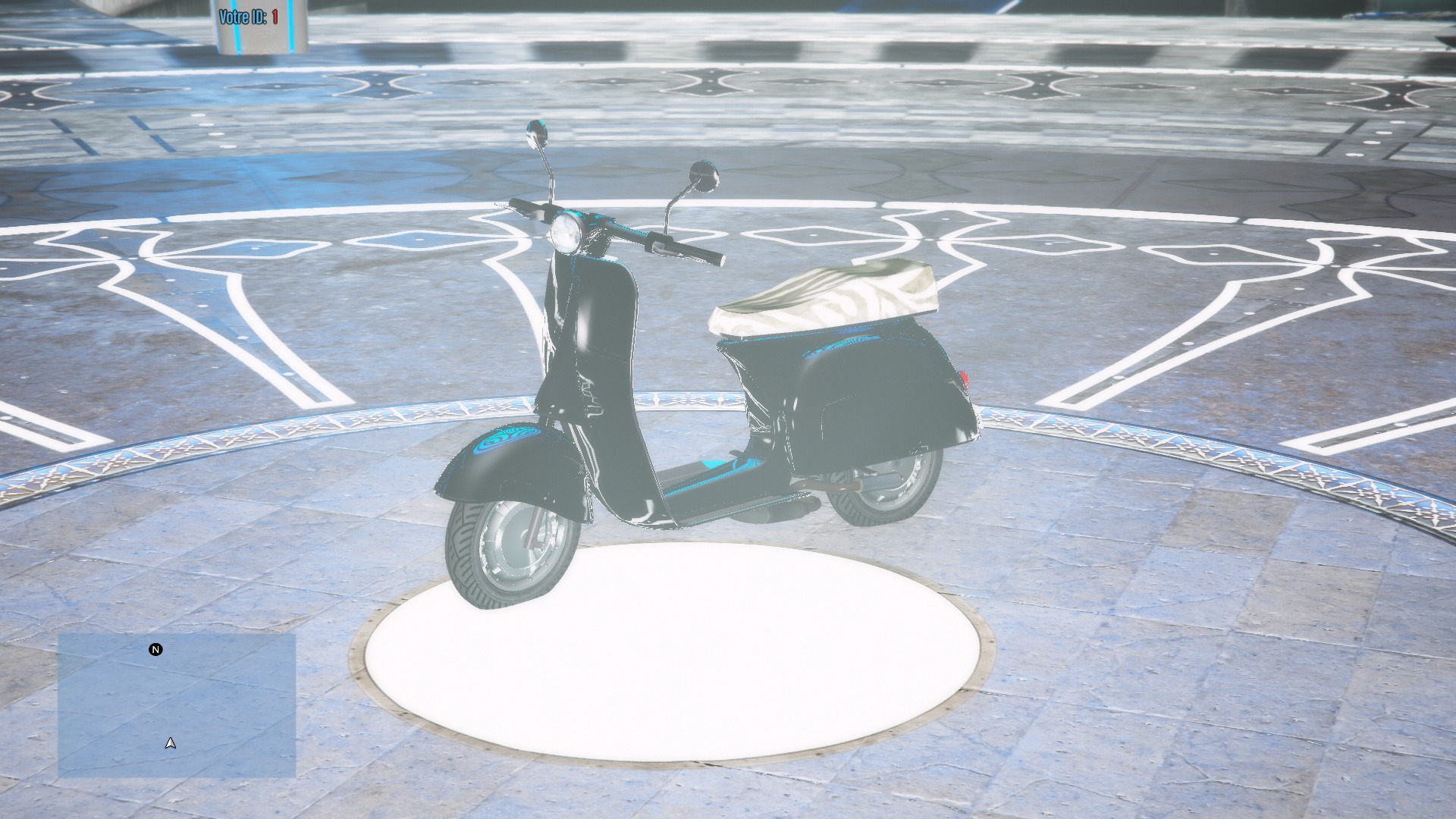Click the red number 1 in the ID display
The height and width of the screenshot is (819, 1456).
pyautogui.click(x=274, y=14)
